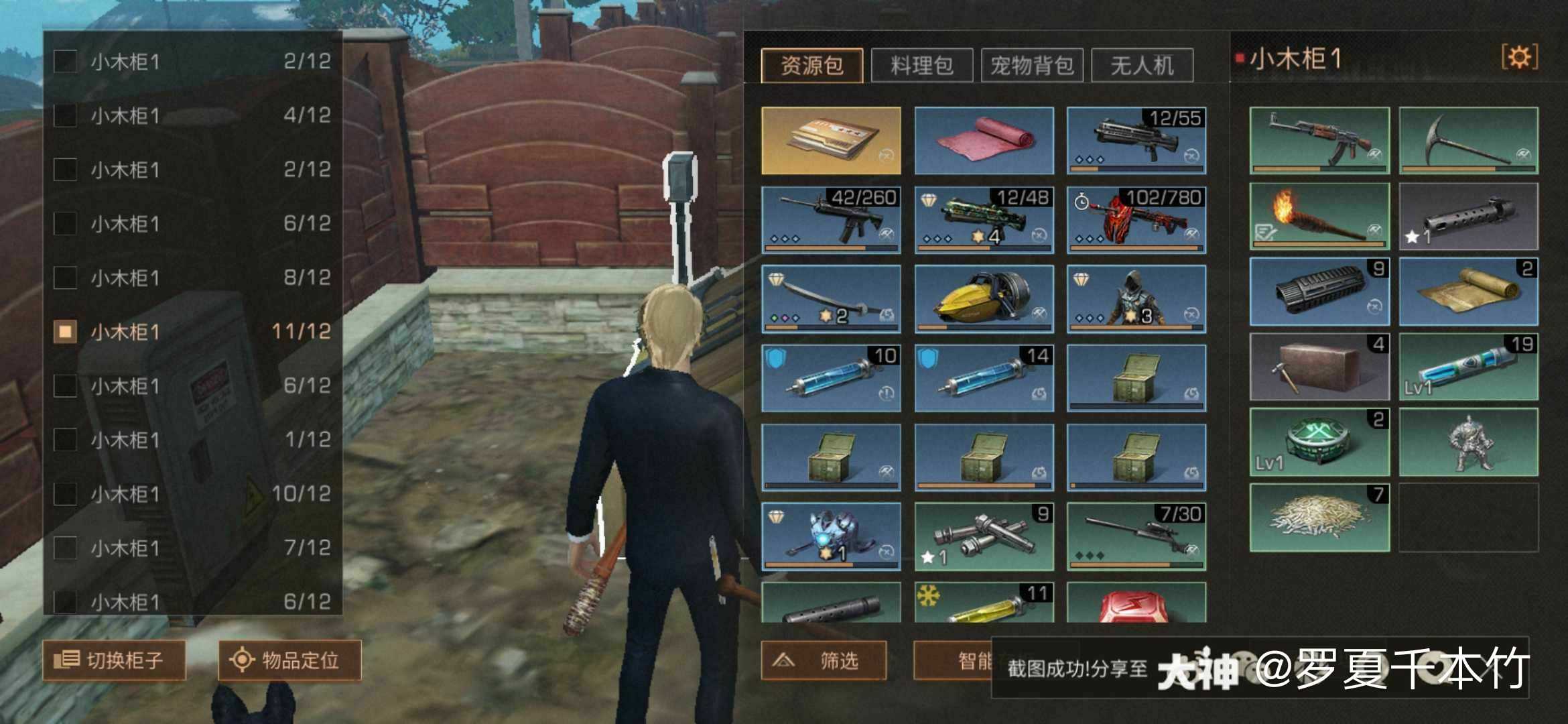Uncheck the selected 小木柜1 11/12 cabinet

coord(65,331)
